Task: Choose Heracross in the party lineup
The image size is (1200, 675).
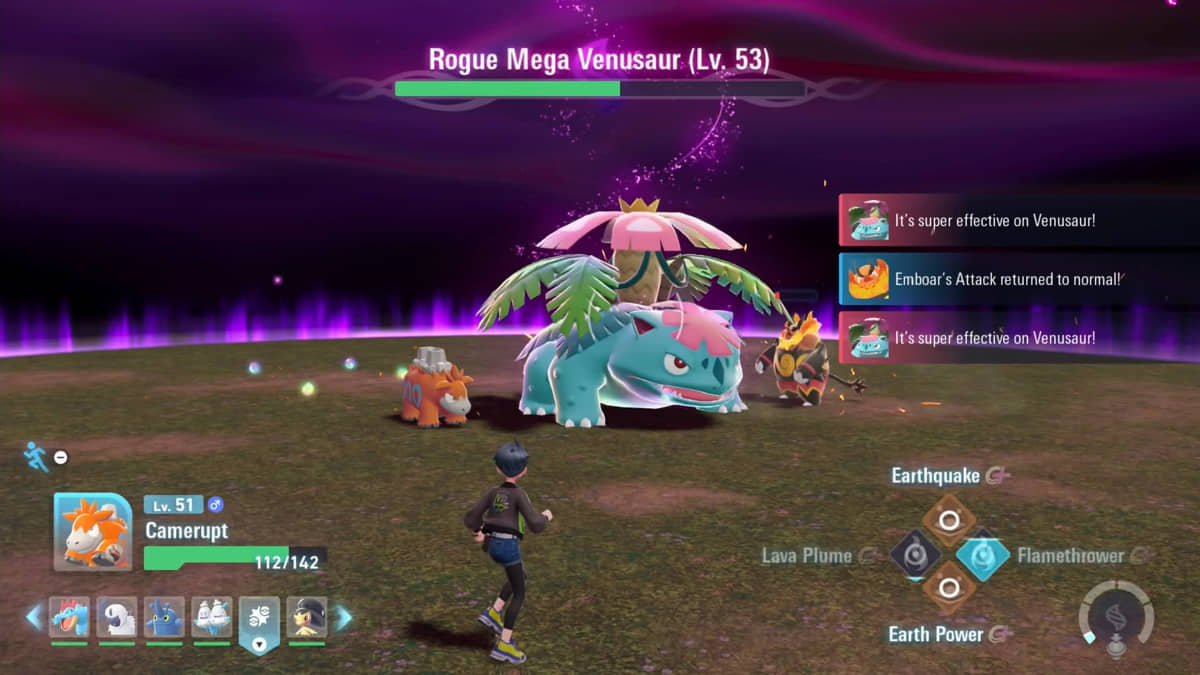Action: pyautogui.click(x=164, y=617)
